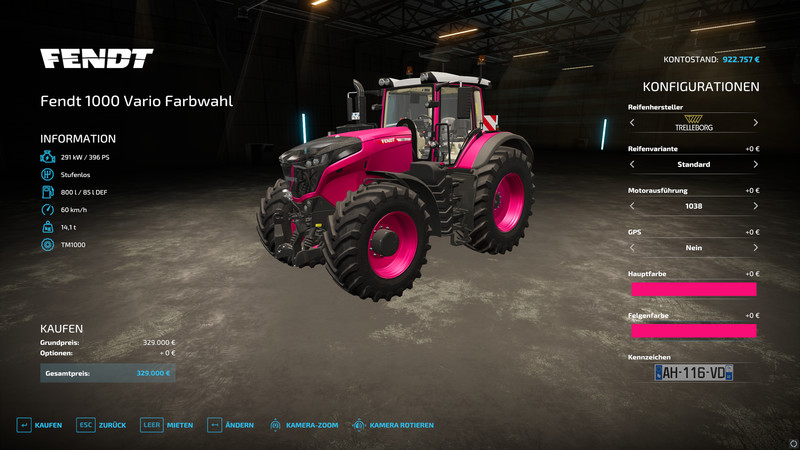The width and height of the screenshot is (800, 450).
Task: Toggle GPS option with left arrow
Action: pyautogui.click(x=632, y=248)
